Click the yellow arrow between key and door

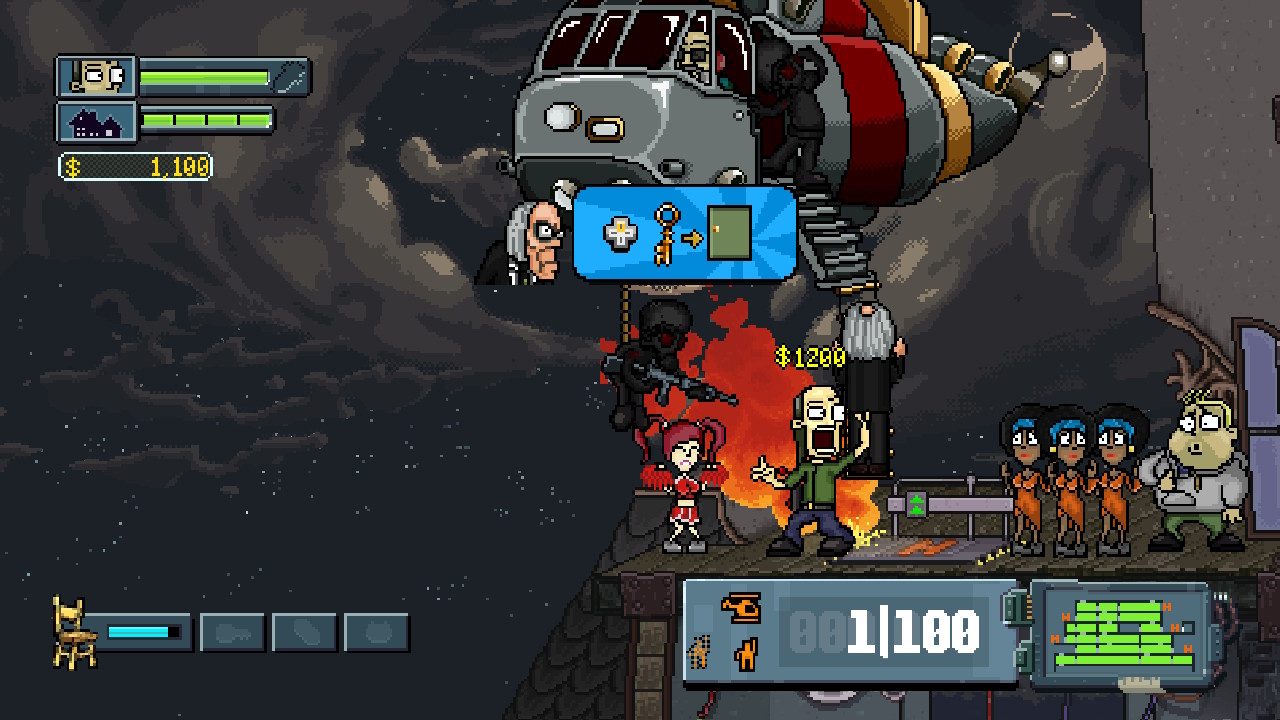click(692, 238)
